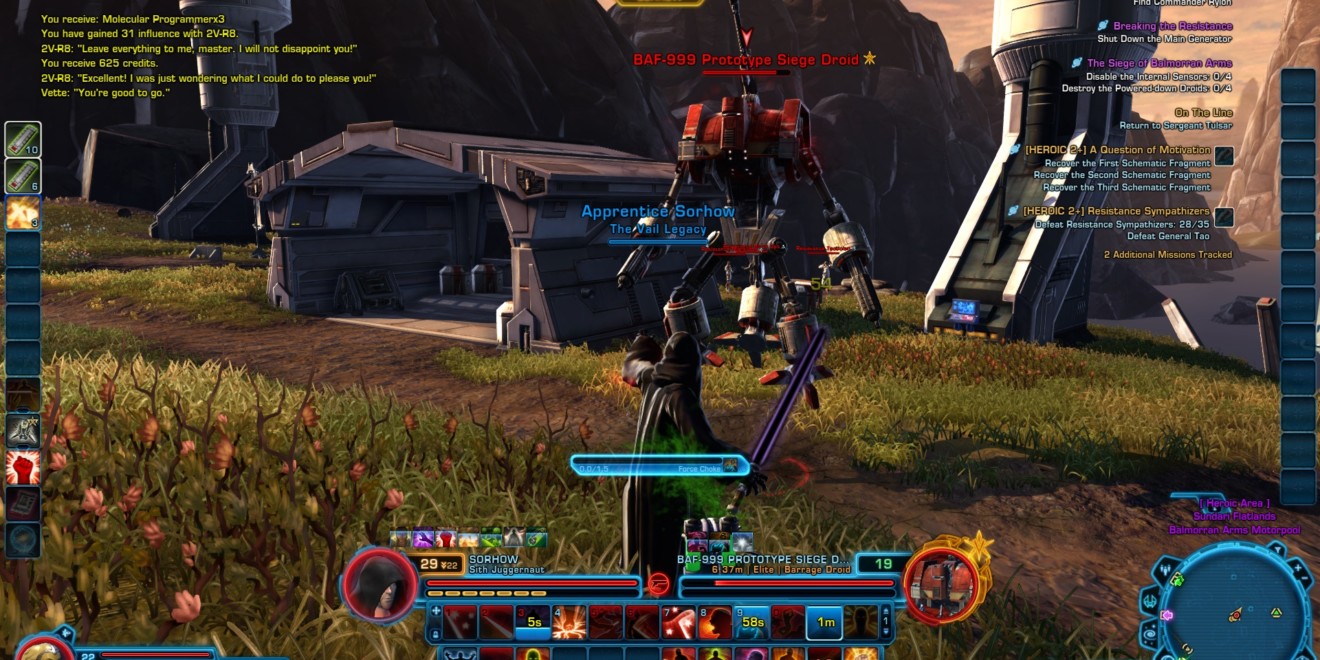
Task: Click the galaxy spiral icon beside the minimap
Action: [1151, 632]
